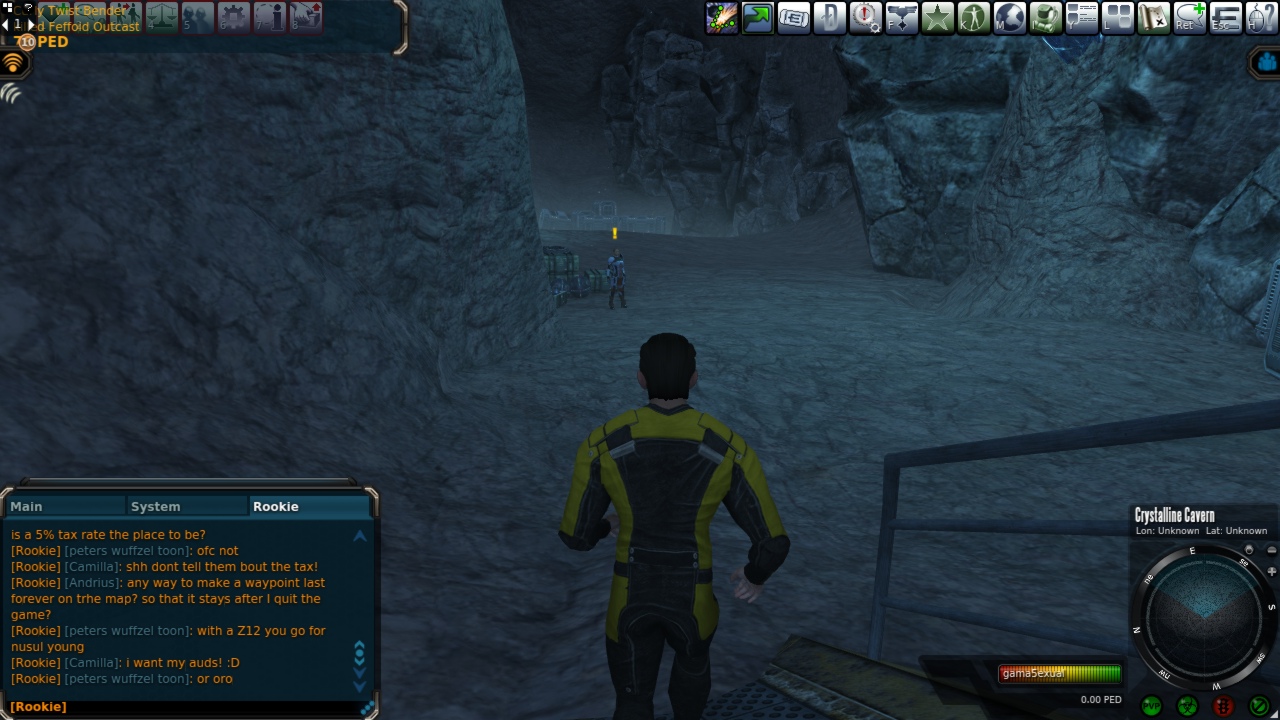Open the human figure skills icon
Image resolution: width=1280 pixels, height=720 pixels.
coord(973,18)
